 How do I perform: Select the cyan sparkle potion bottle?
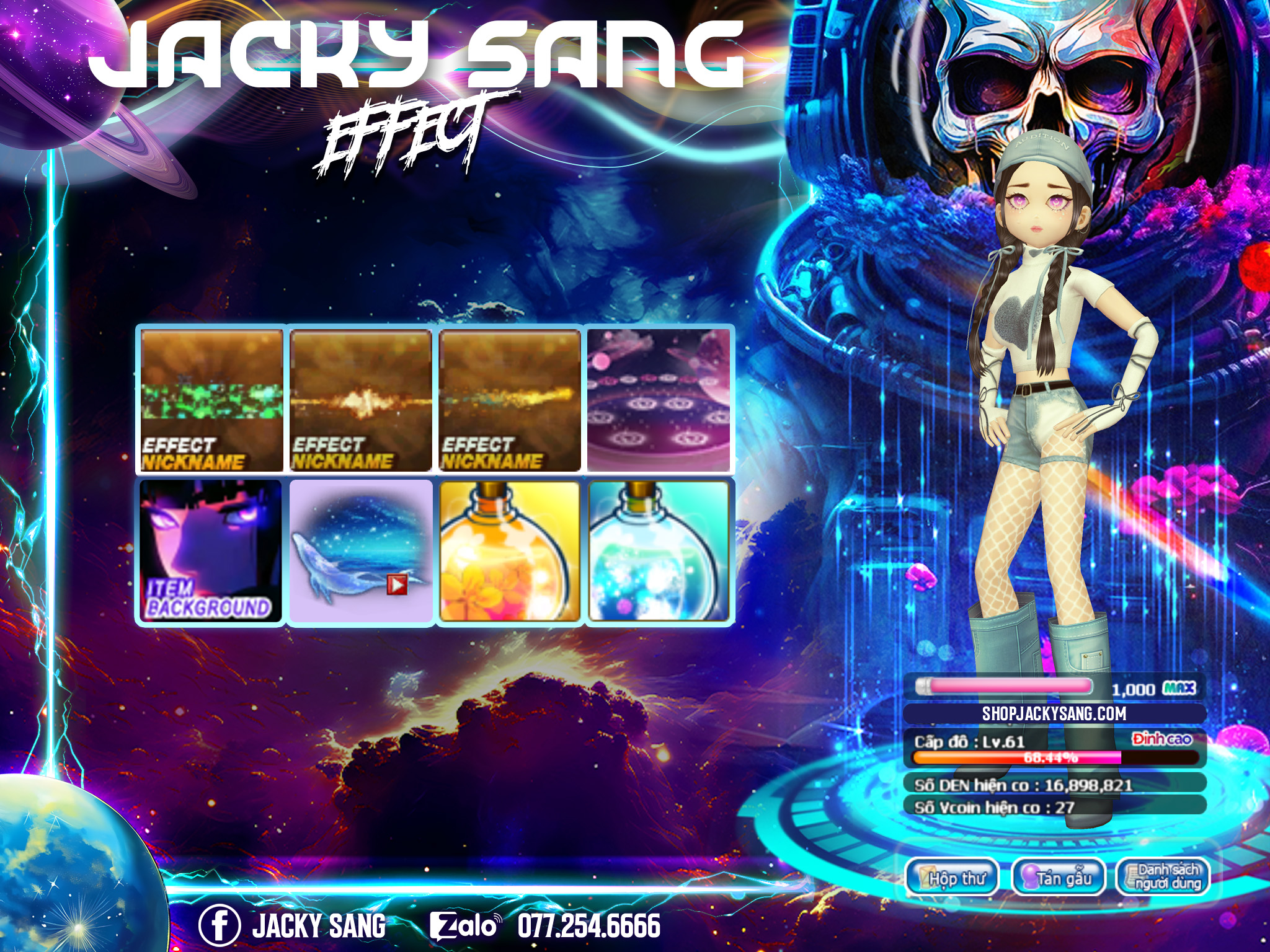[659, 550]
